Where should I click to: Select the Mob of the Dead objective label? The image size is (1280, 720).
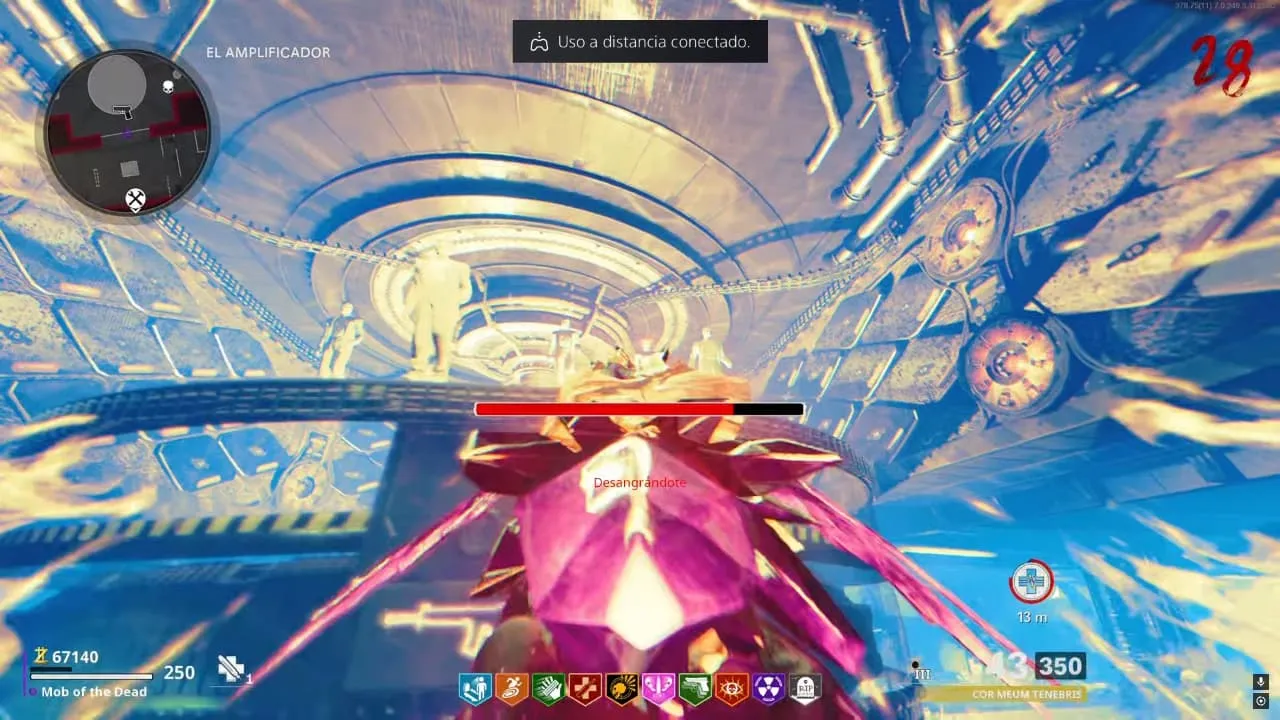tap(94, 692)
